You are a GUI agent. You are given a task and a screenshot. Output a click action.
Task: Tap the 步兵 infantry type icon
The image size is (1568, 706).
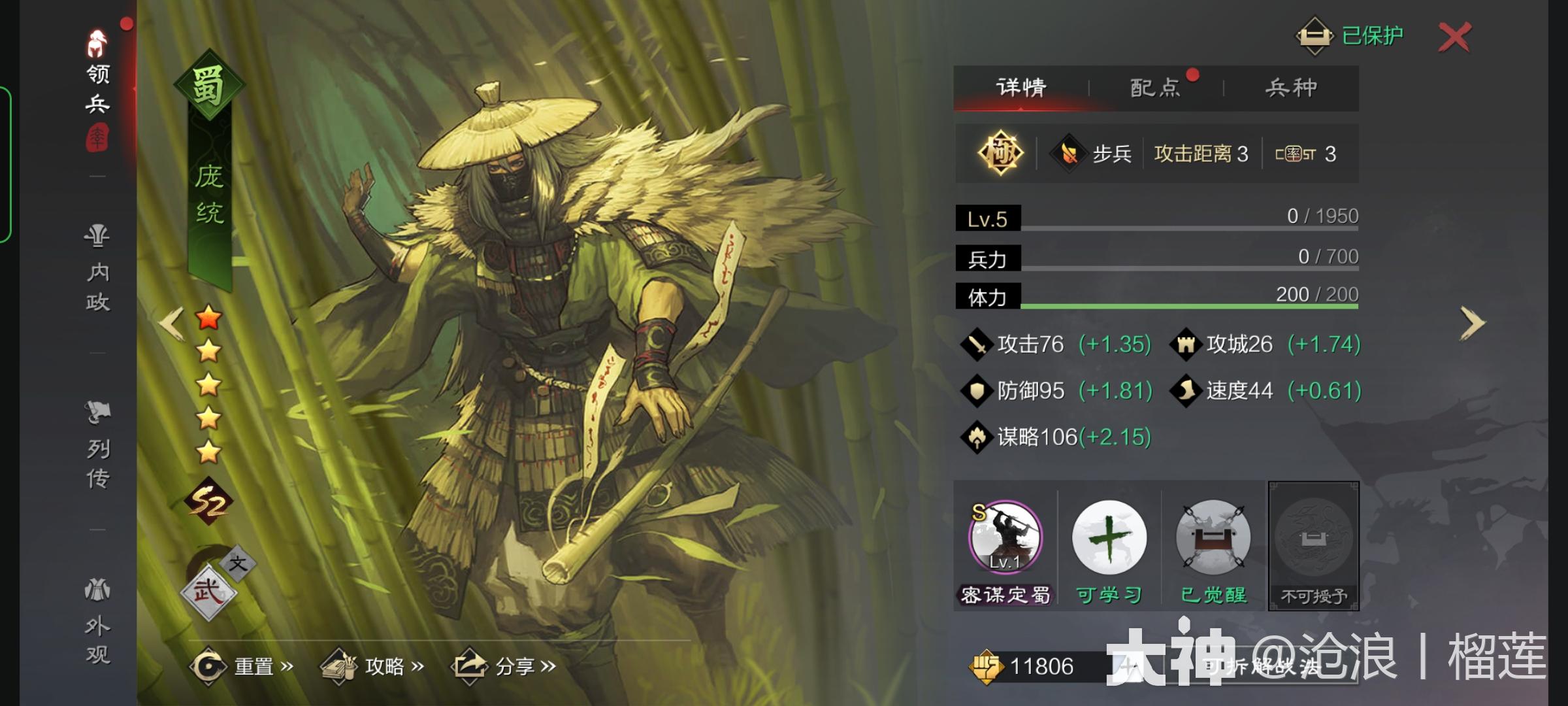click(x=1090, y=154)
